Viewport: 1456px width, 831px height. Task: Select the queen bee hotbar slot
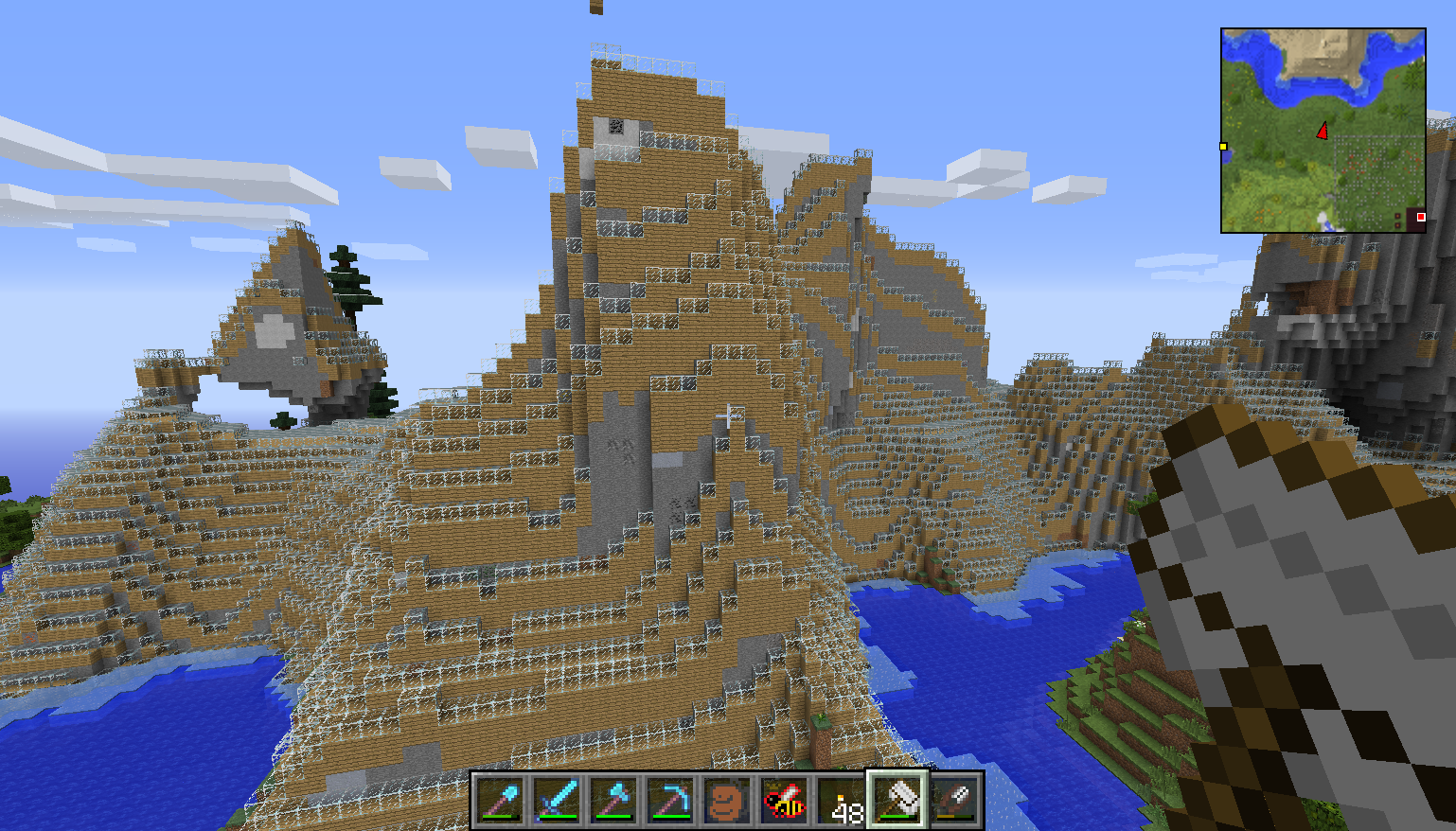(784, 802)
